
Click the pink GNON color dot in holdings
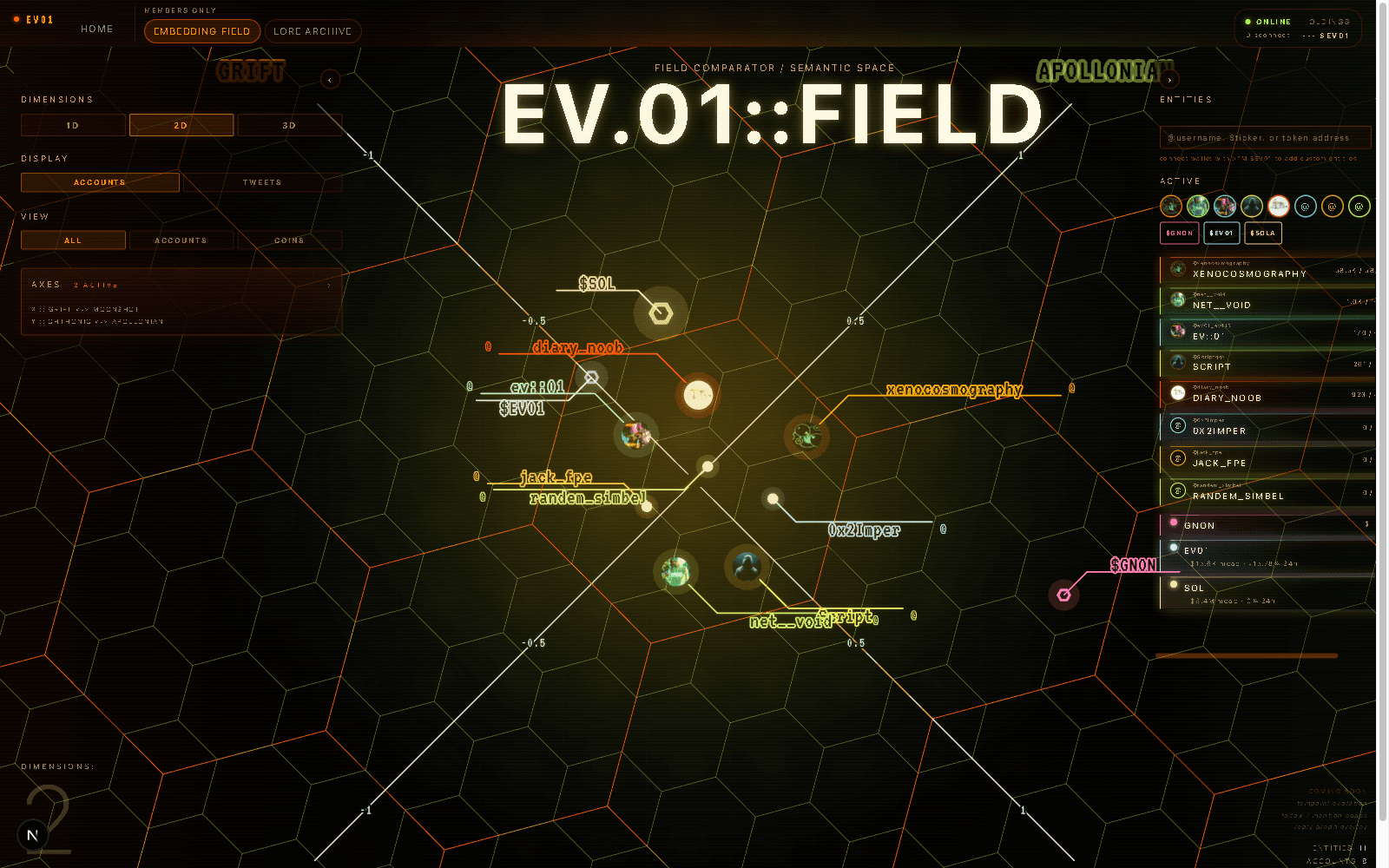coord(1174,522)
